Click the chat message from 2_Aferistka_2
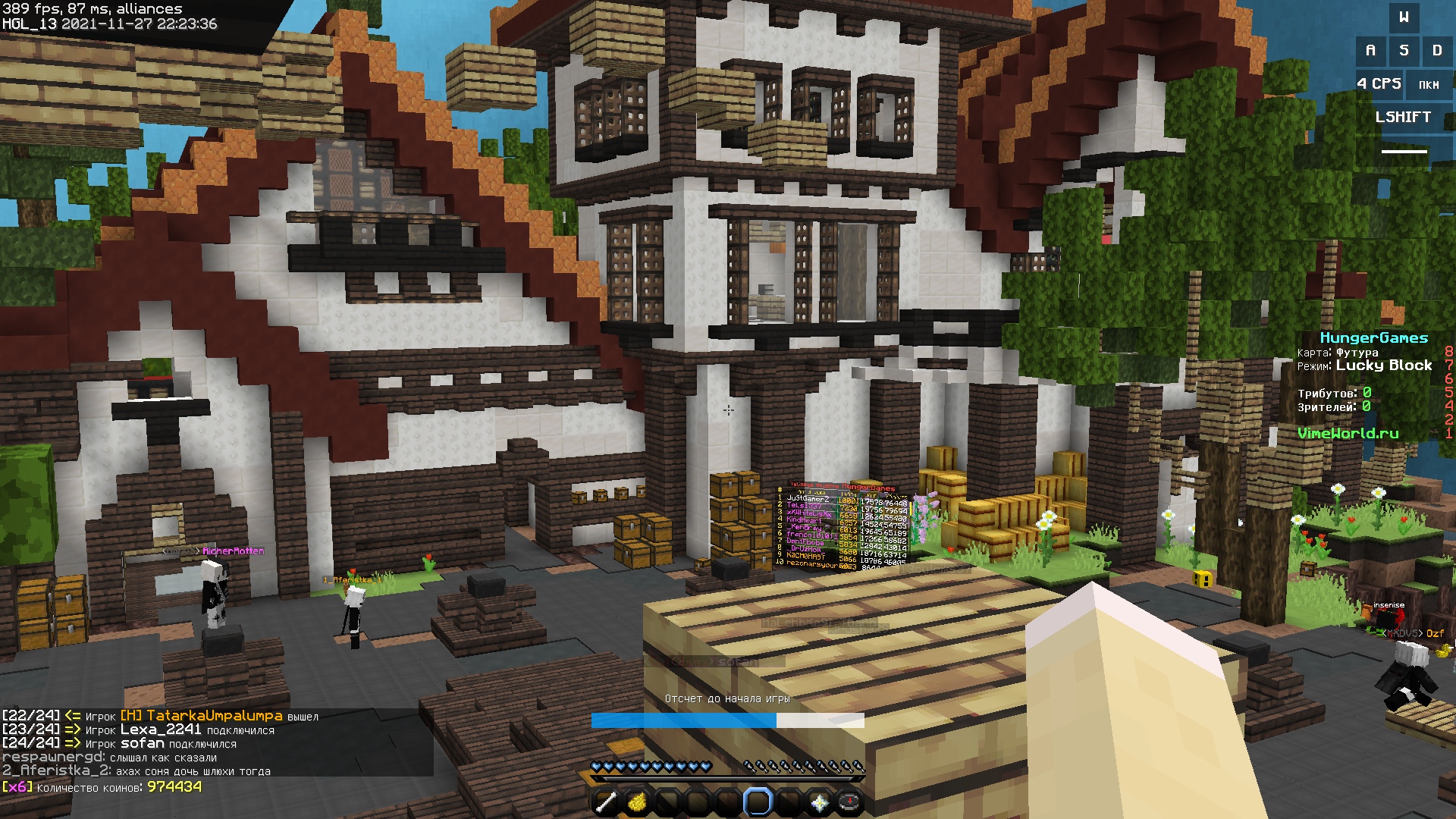This screenshot has width=1456, height=819. (136, 771)
